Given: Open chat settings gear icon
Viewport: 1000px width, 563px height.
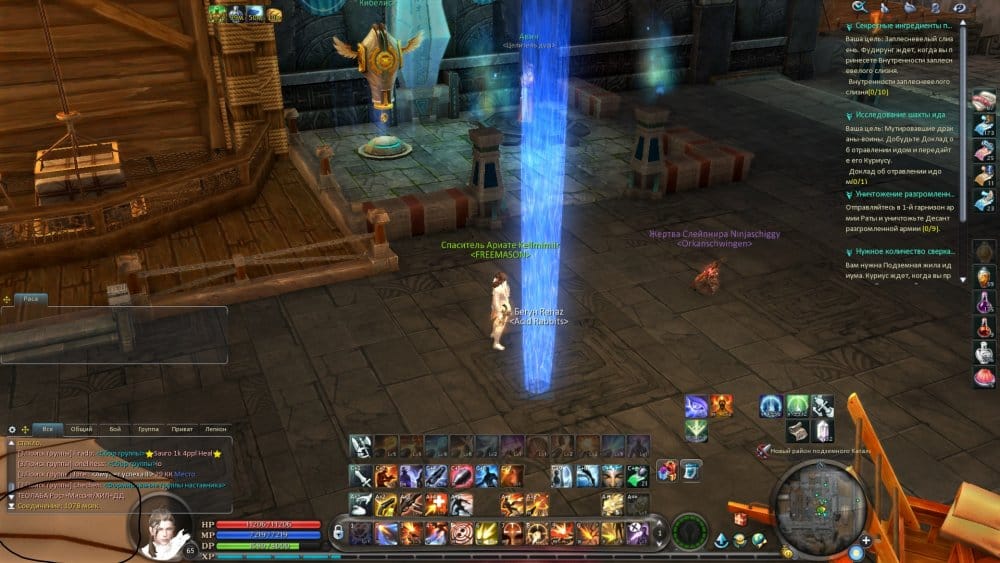Looking at the screenshot, I should coord(12,429).
